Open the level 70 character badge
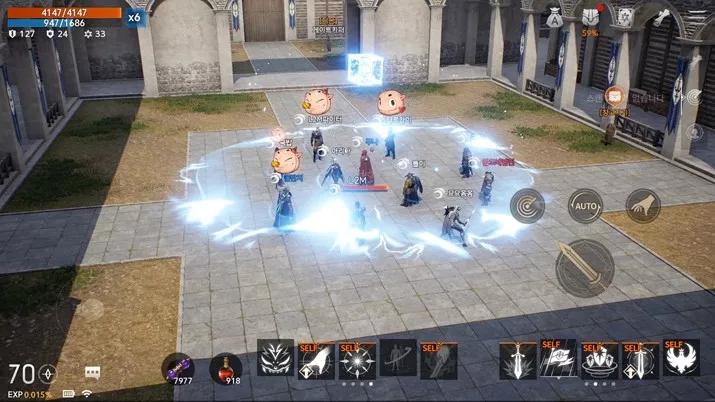The image size is (715, 402). coord(30,374)
